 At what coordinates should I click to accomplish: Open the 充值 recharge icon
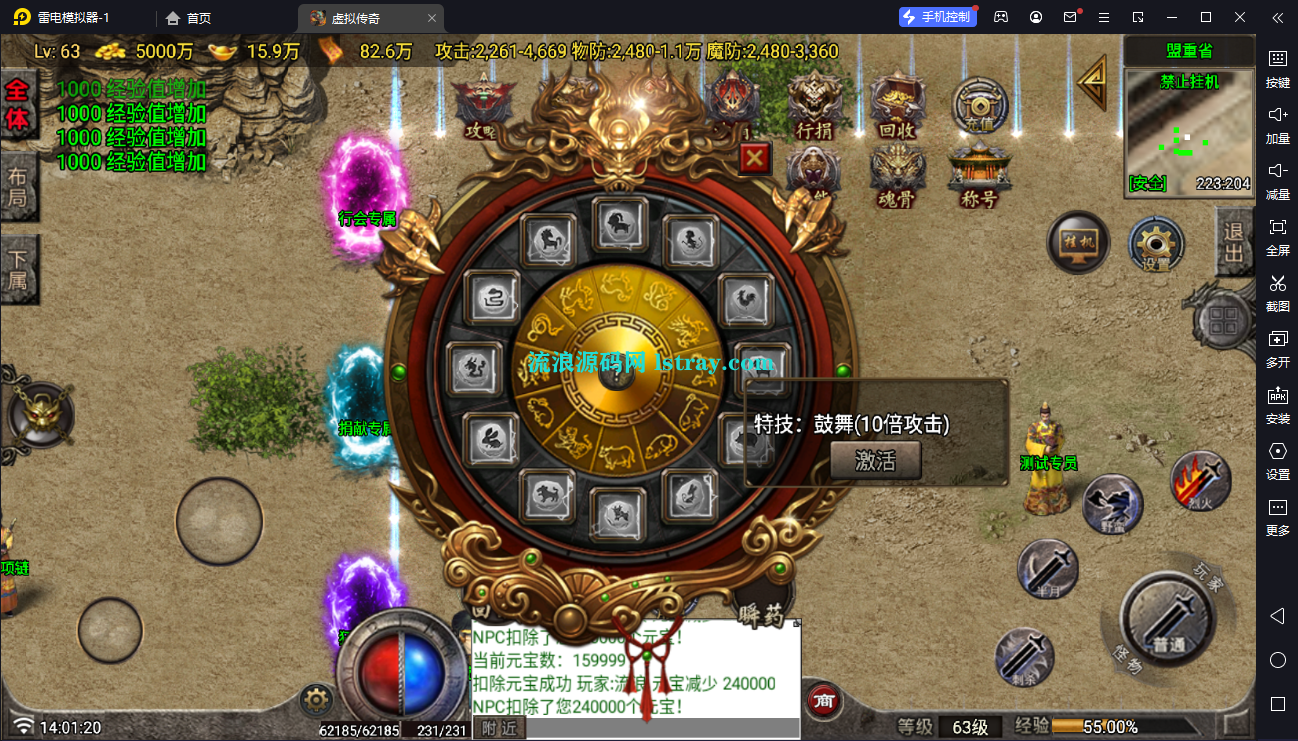point(979,104)
